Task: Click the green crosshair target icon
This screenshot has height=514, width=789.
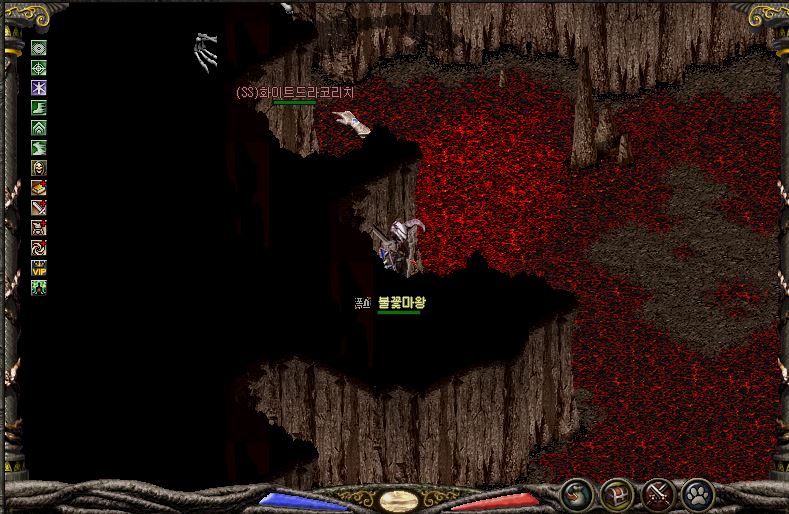Action: coord(39,68)
